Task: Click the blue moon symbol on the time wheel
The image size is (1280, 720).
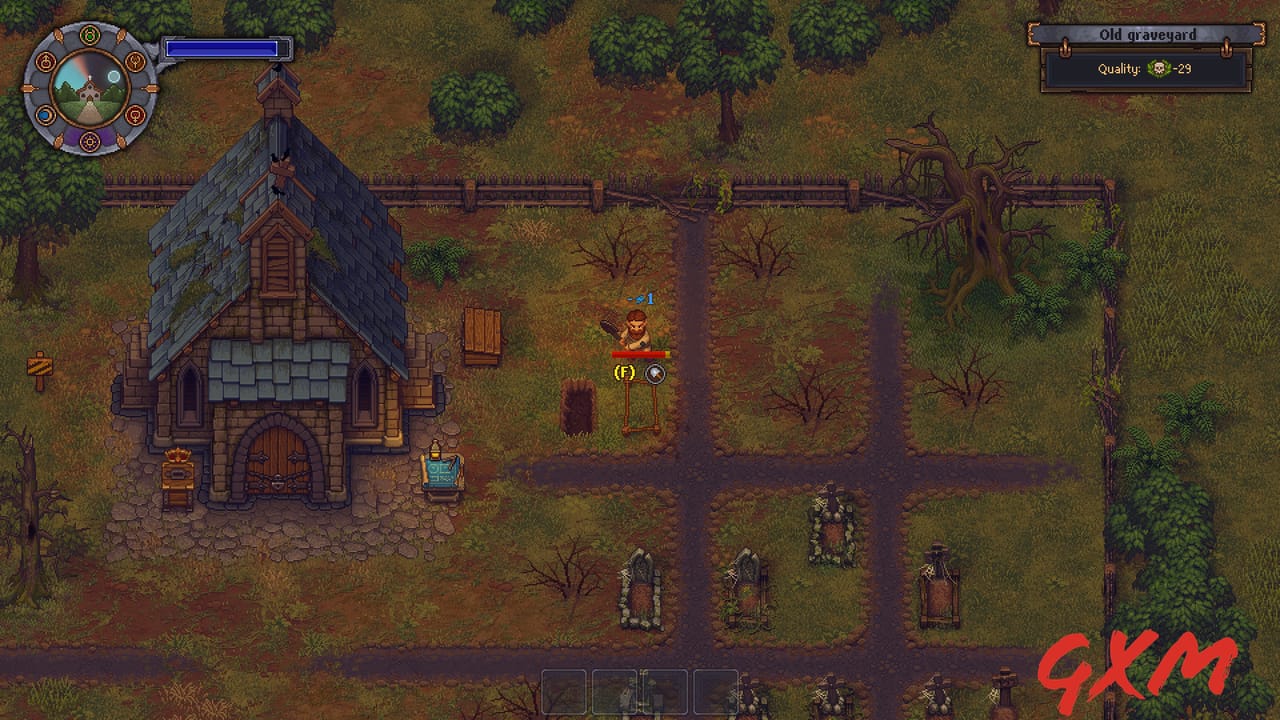Action: click(43, 114)
